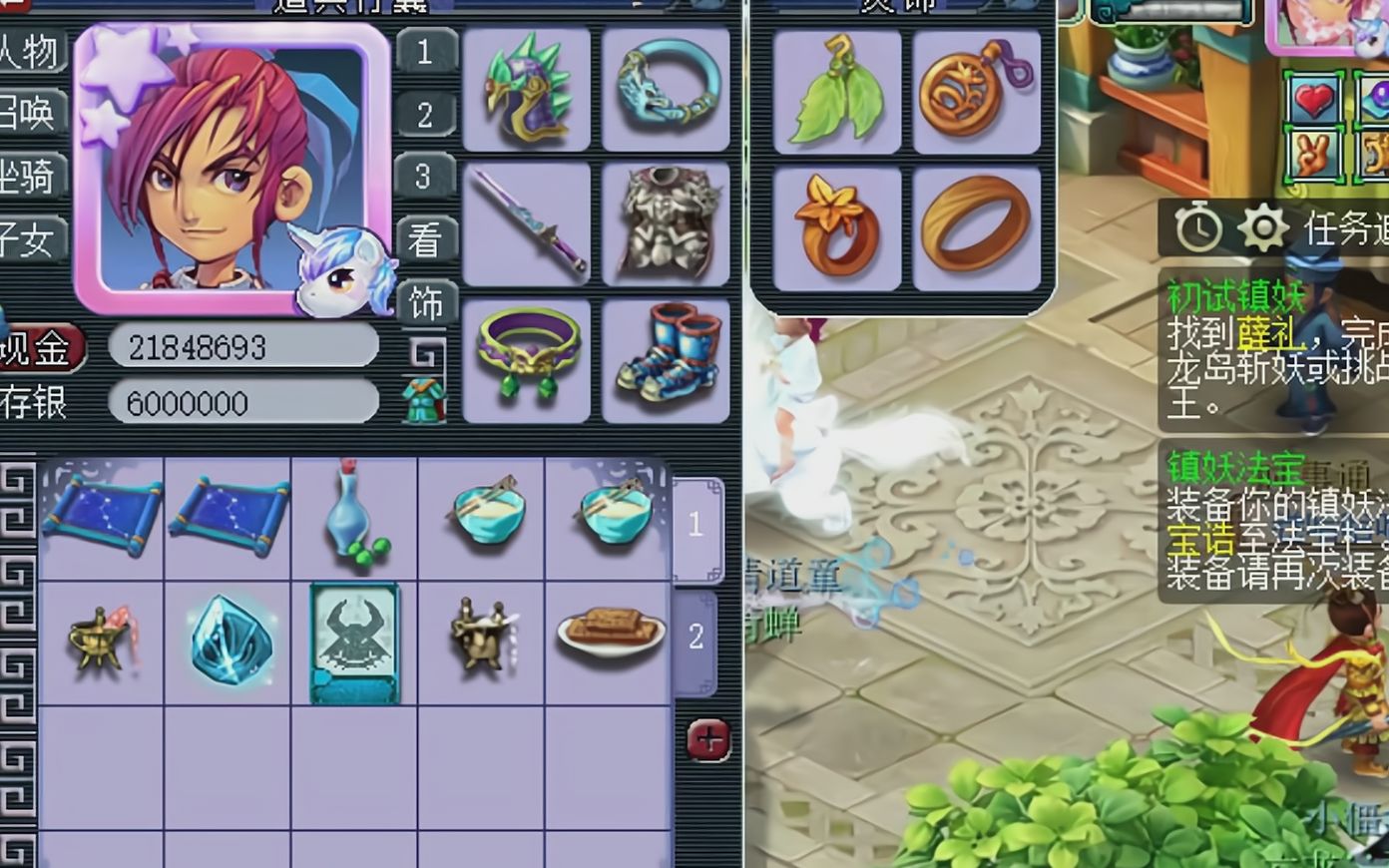Screen dimensions: 1389x868
Task: Select the spiked helmet equipment slot
Action: coord(527,90)
